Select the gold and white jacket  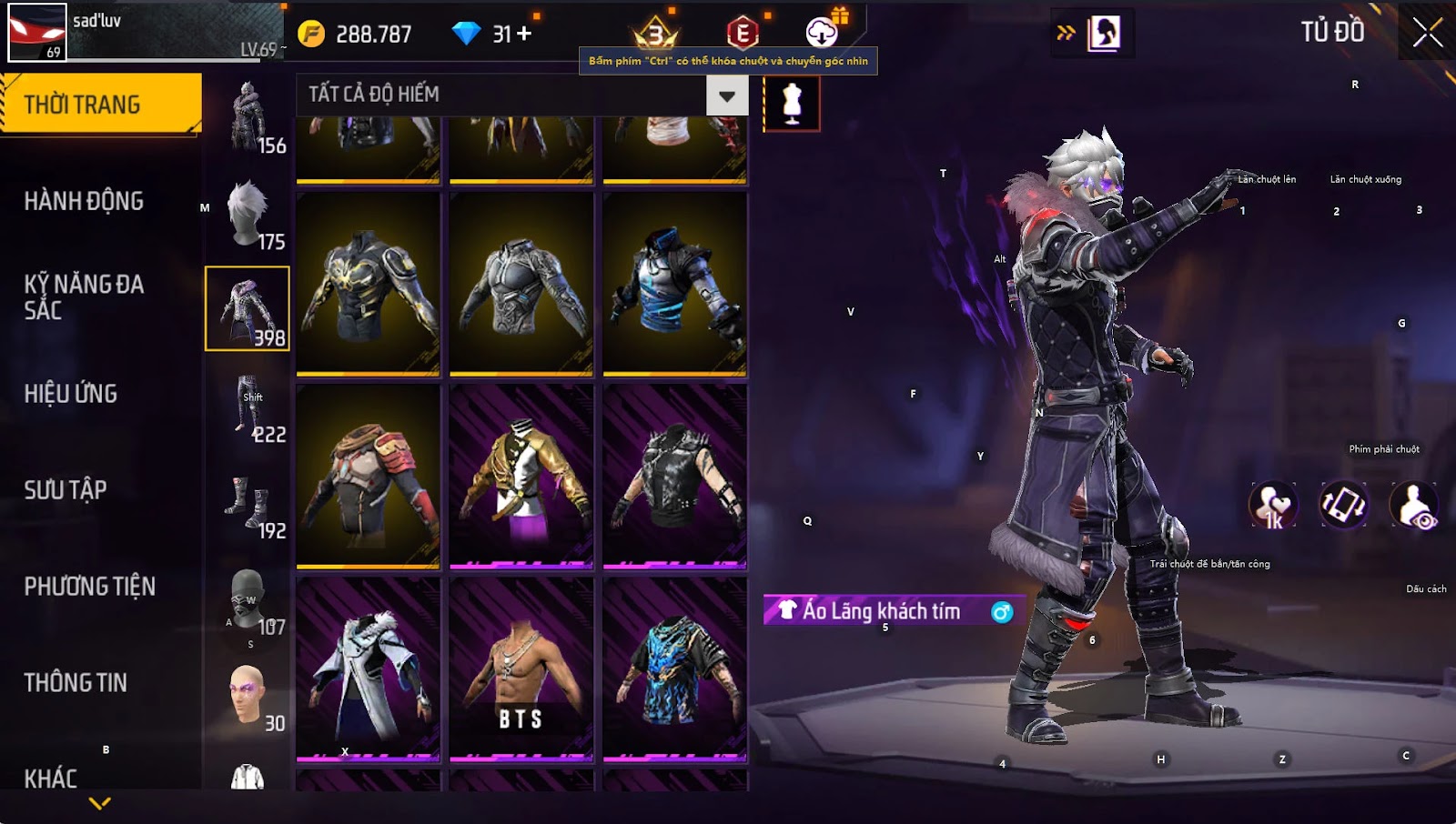(x=521, y=476)
